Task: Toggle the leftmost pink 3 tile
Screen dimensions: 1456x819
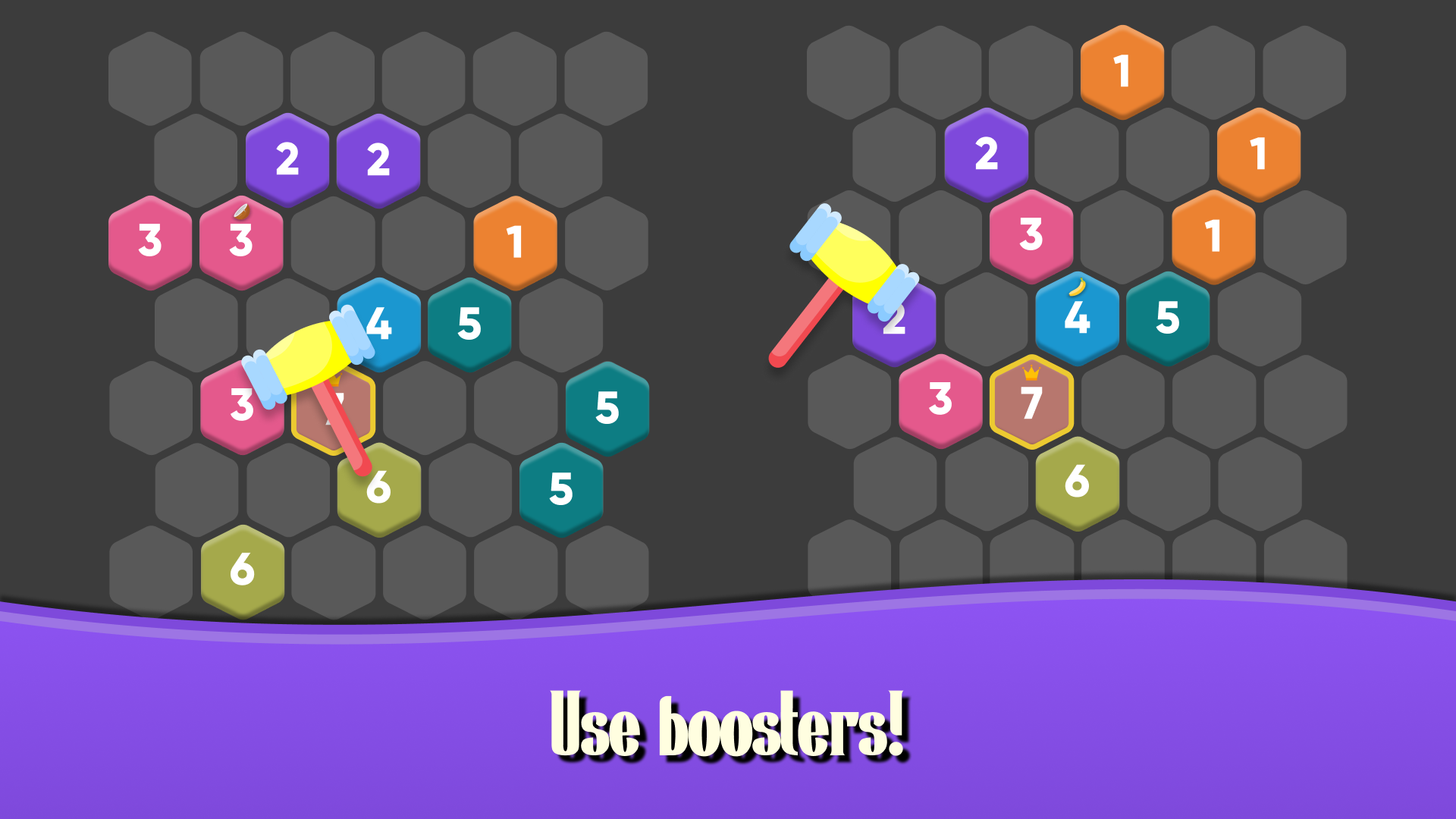Action: click(149, 243)
